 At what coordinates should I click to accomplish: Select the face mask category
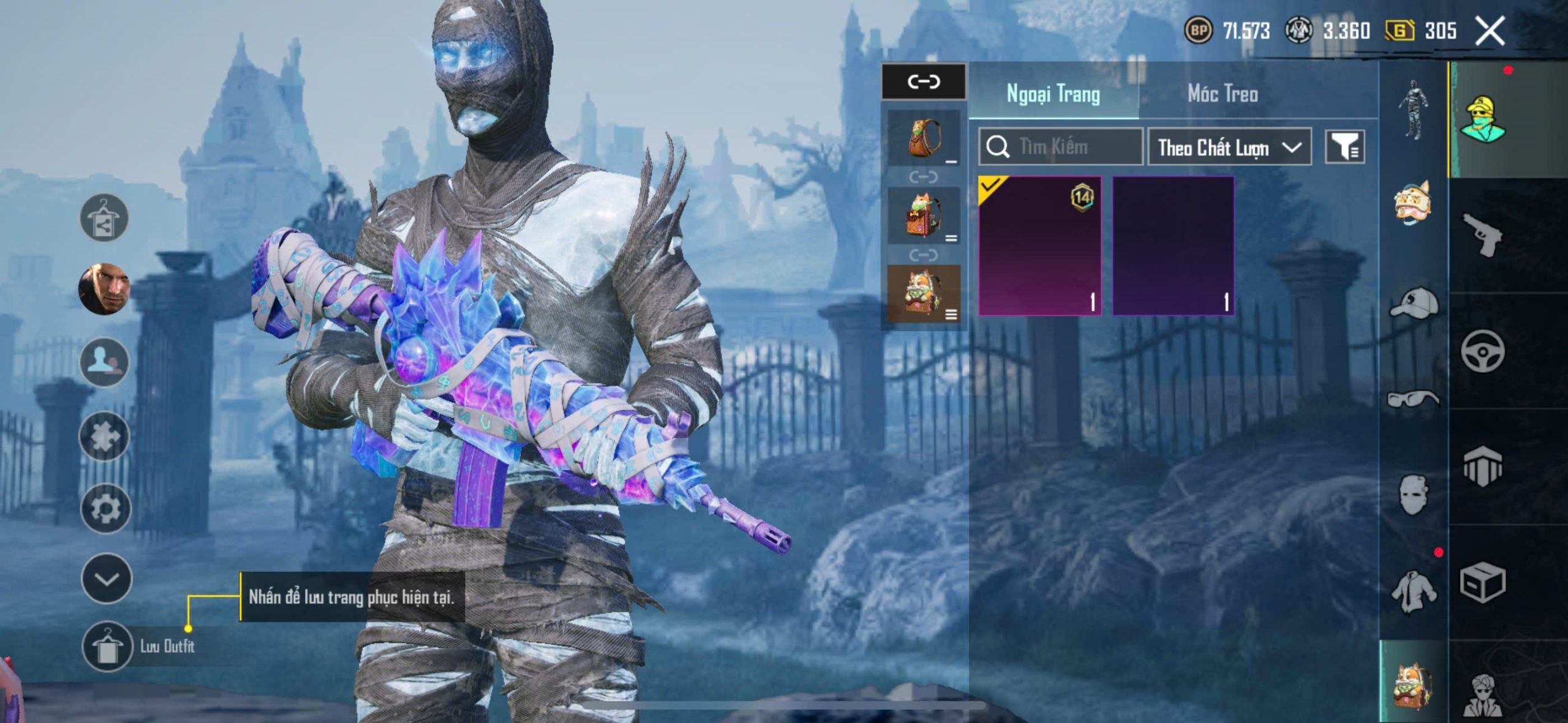click(1414, 494)
